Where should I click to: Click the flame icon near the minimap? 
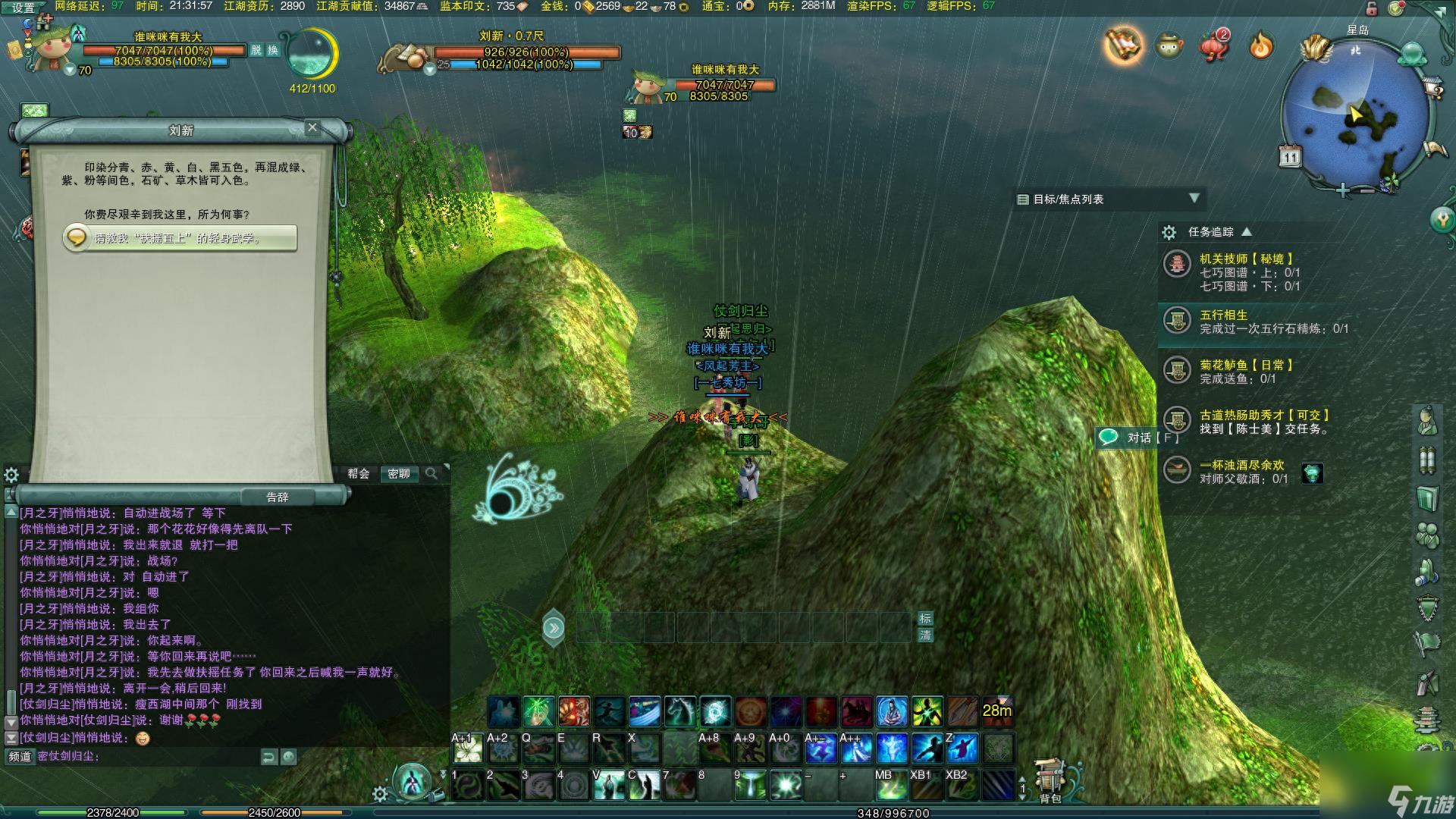point(1260,46)
